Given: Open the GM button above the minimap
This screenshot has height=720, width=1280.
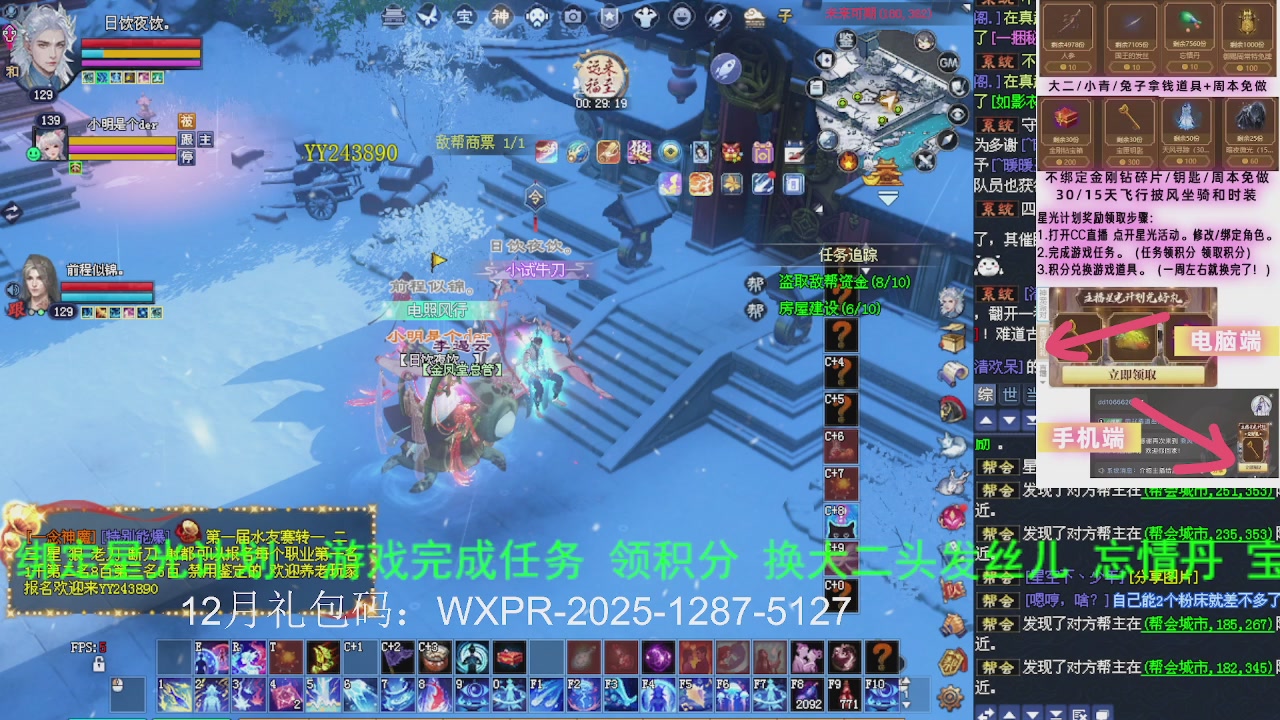Looking at the screenshot, I should tap(947, 63).
